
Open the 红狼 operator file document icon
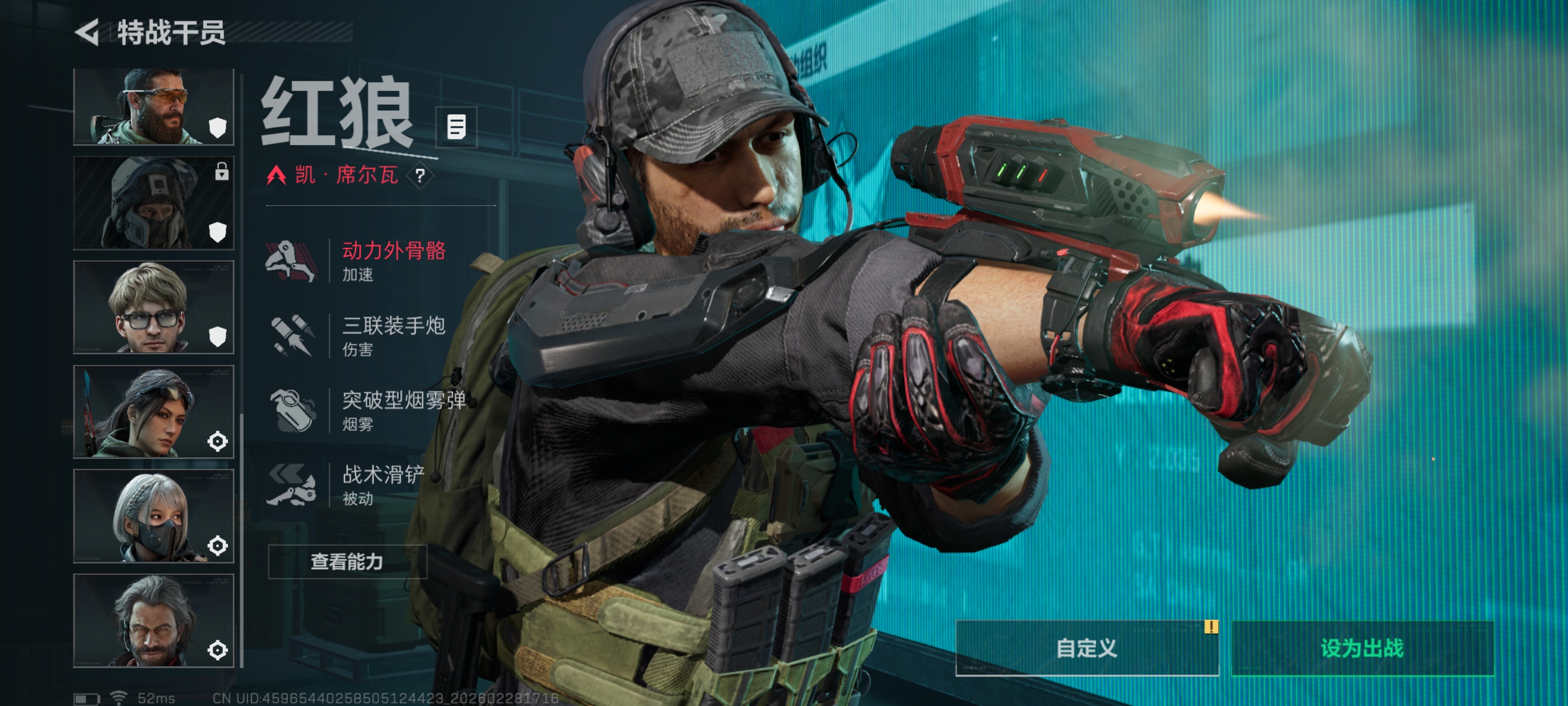pos(456,127)
